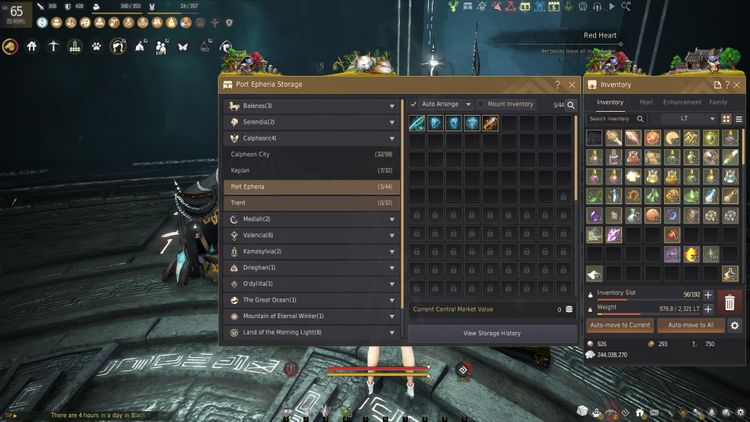This screenshot has width=750, height=422.
Task: Click View Storage History button
Action: coord(492,332)
